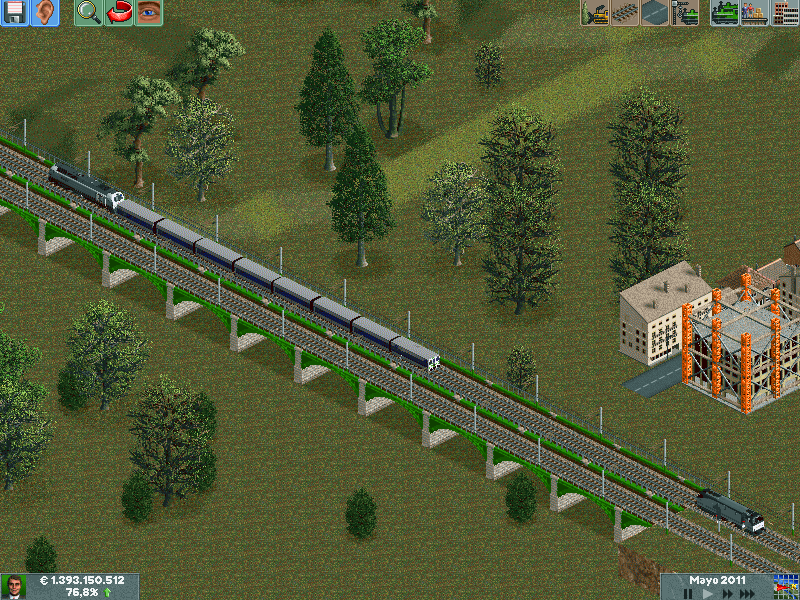Choose the railway track building tool

(x=625, y=13)
